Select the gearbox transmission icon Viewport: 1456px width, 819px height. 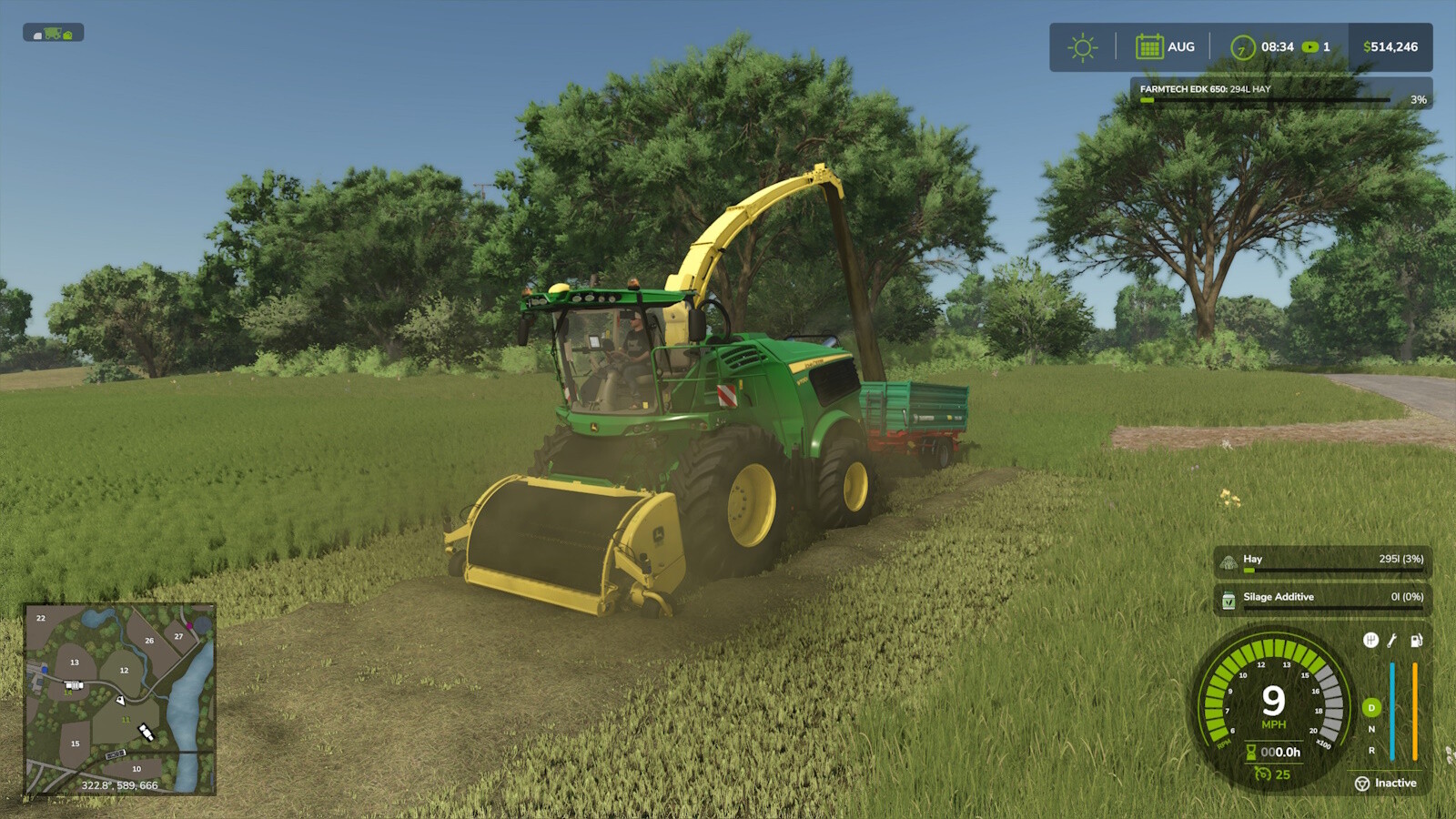[x=1371, y=641]
